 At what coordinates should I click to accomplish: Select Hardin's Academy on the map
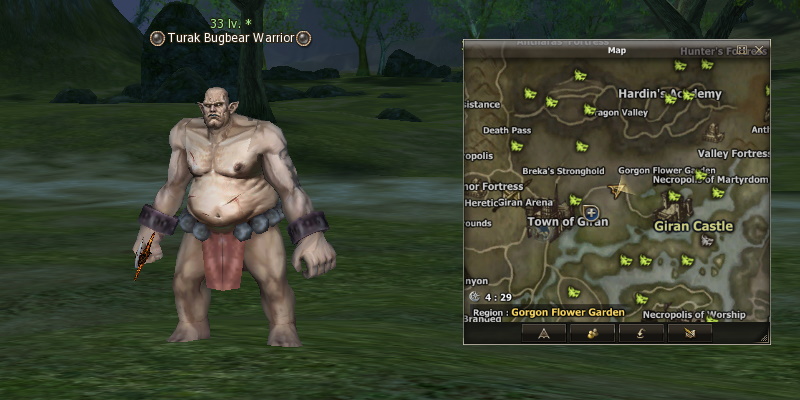pyautogui.click(x=669, y=94)
